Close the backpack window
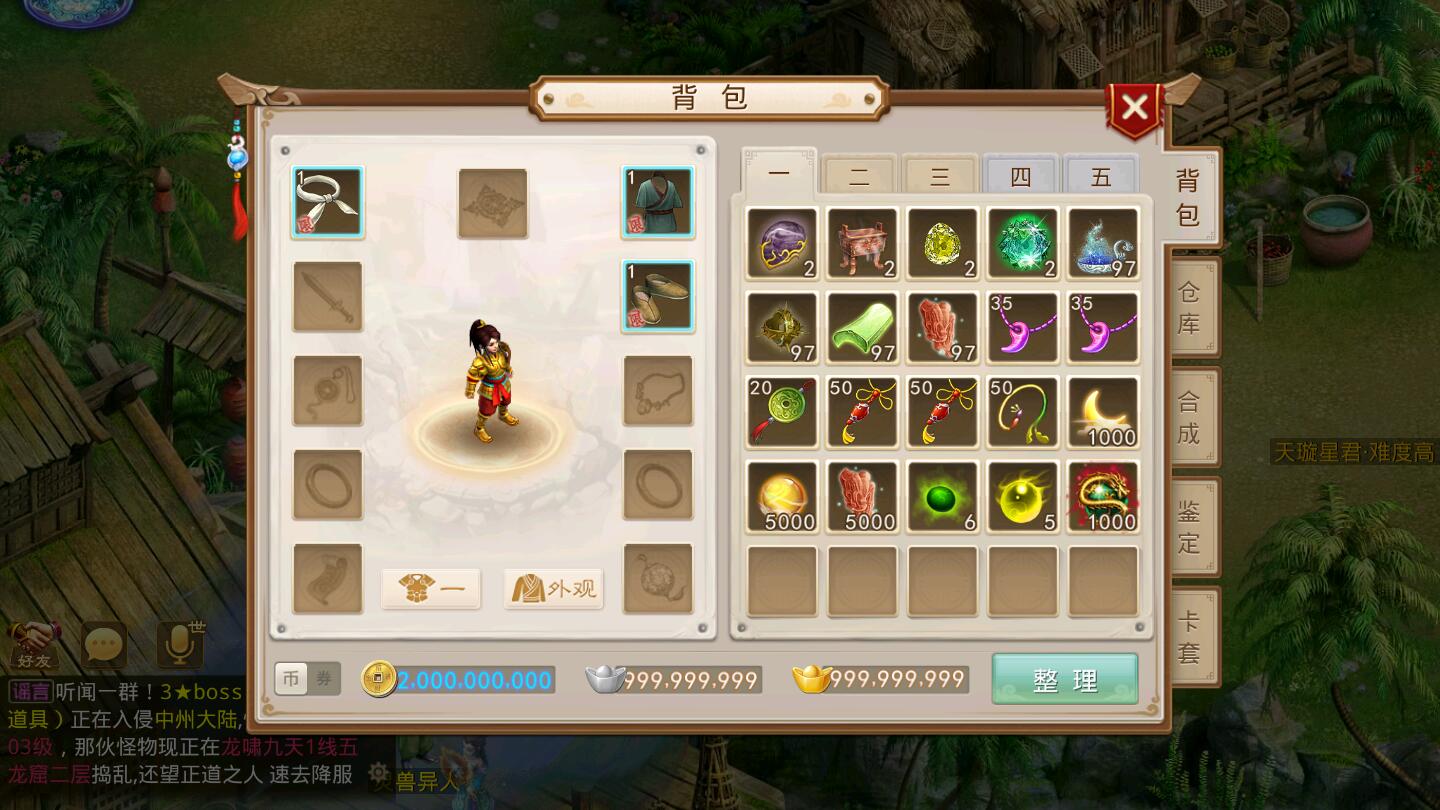 point(1134,108)
